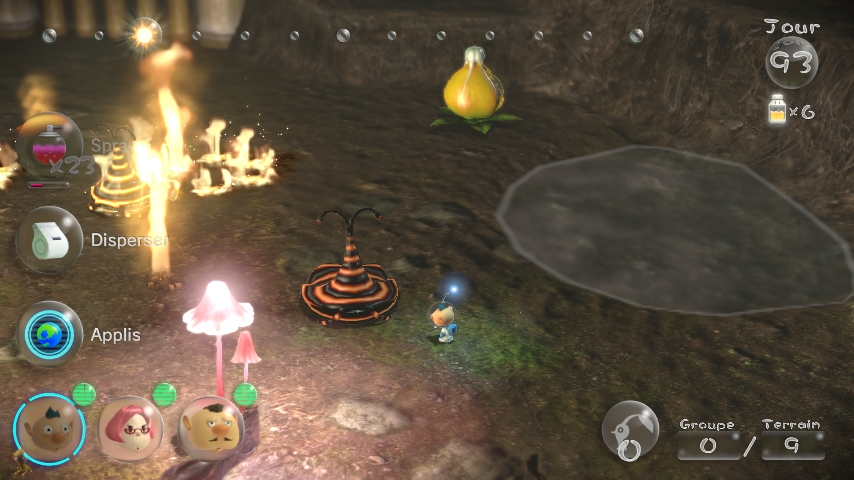Select the mustached Charlie portrait
Screen dimensions: 854x480
pos(211,428)
